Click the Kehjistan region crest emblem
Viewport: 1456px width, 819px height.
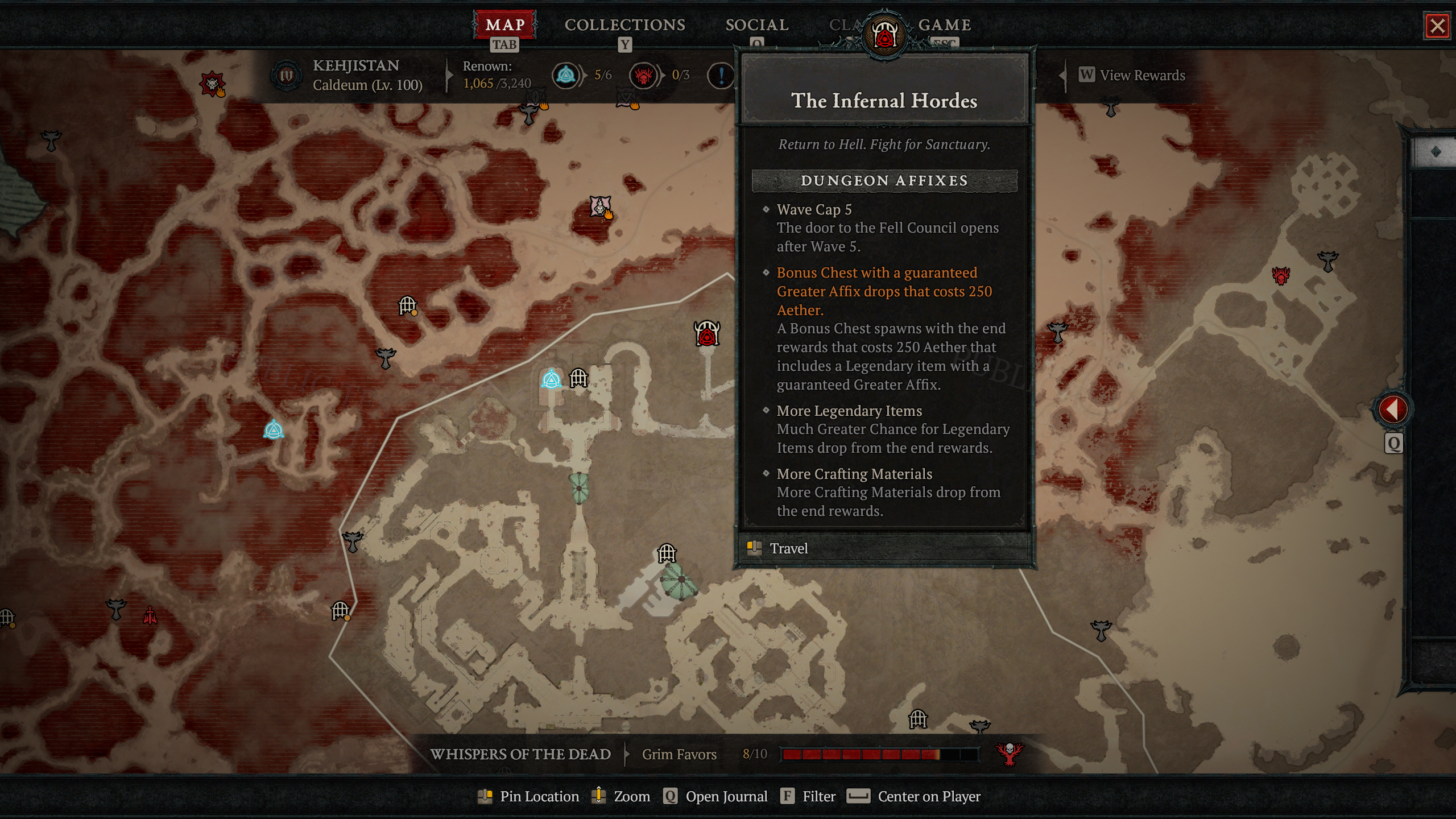286,76
